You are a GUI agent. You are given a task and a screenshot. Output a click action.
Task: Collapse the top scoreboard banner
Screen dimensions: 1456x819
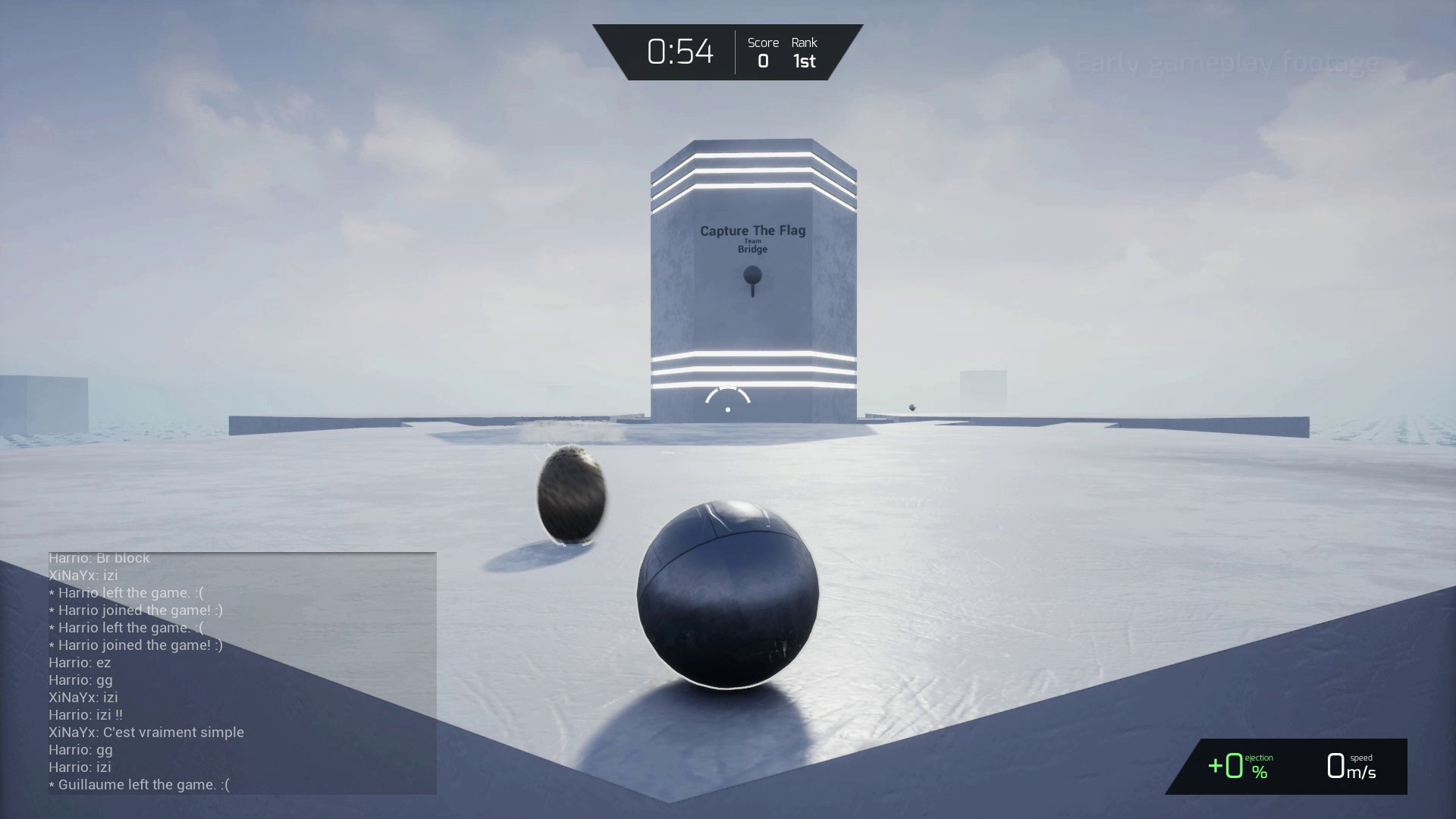(x=726, y=52)
